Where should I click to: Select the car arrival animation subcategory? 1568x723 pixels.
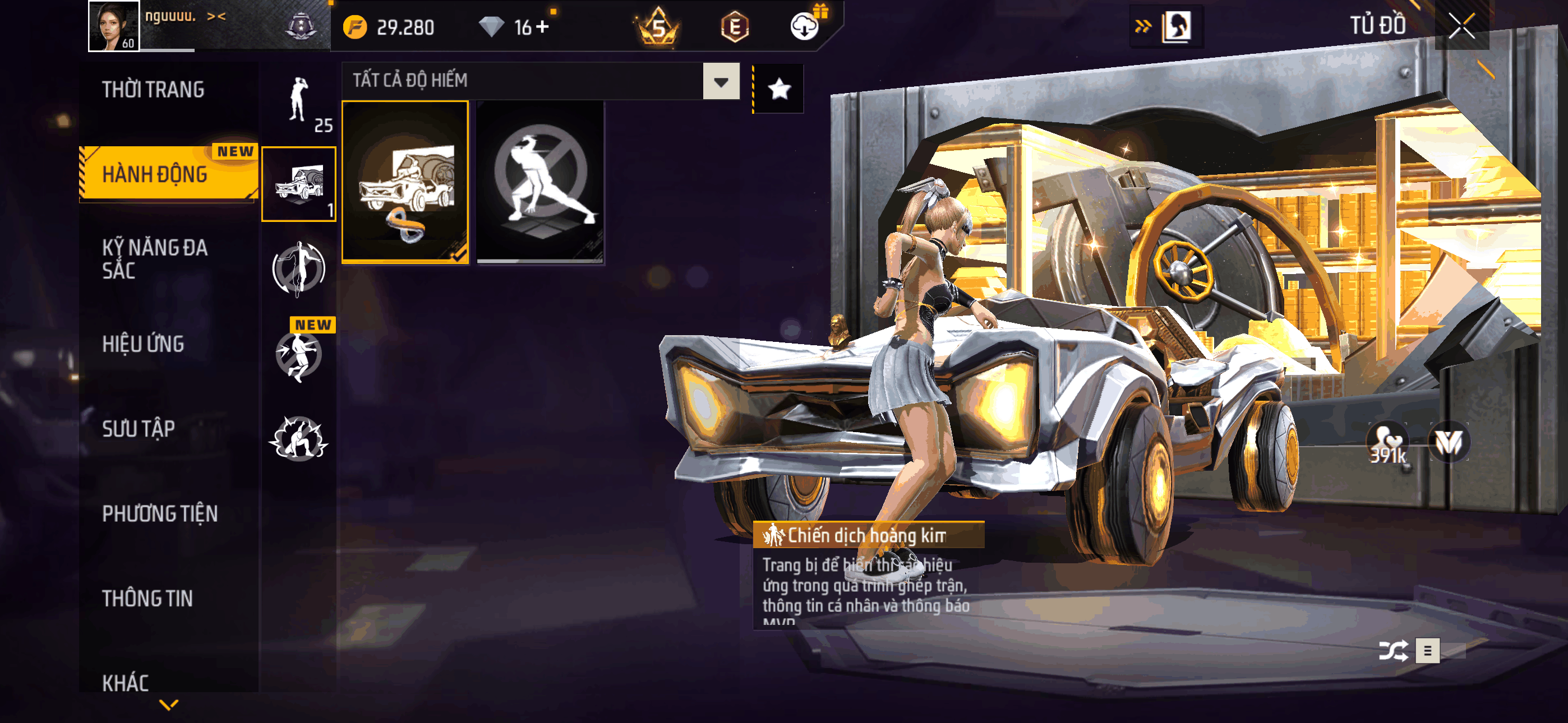(298, 184)
